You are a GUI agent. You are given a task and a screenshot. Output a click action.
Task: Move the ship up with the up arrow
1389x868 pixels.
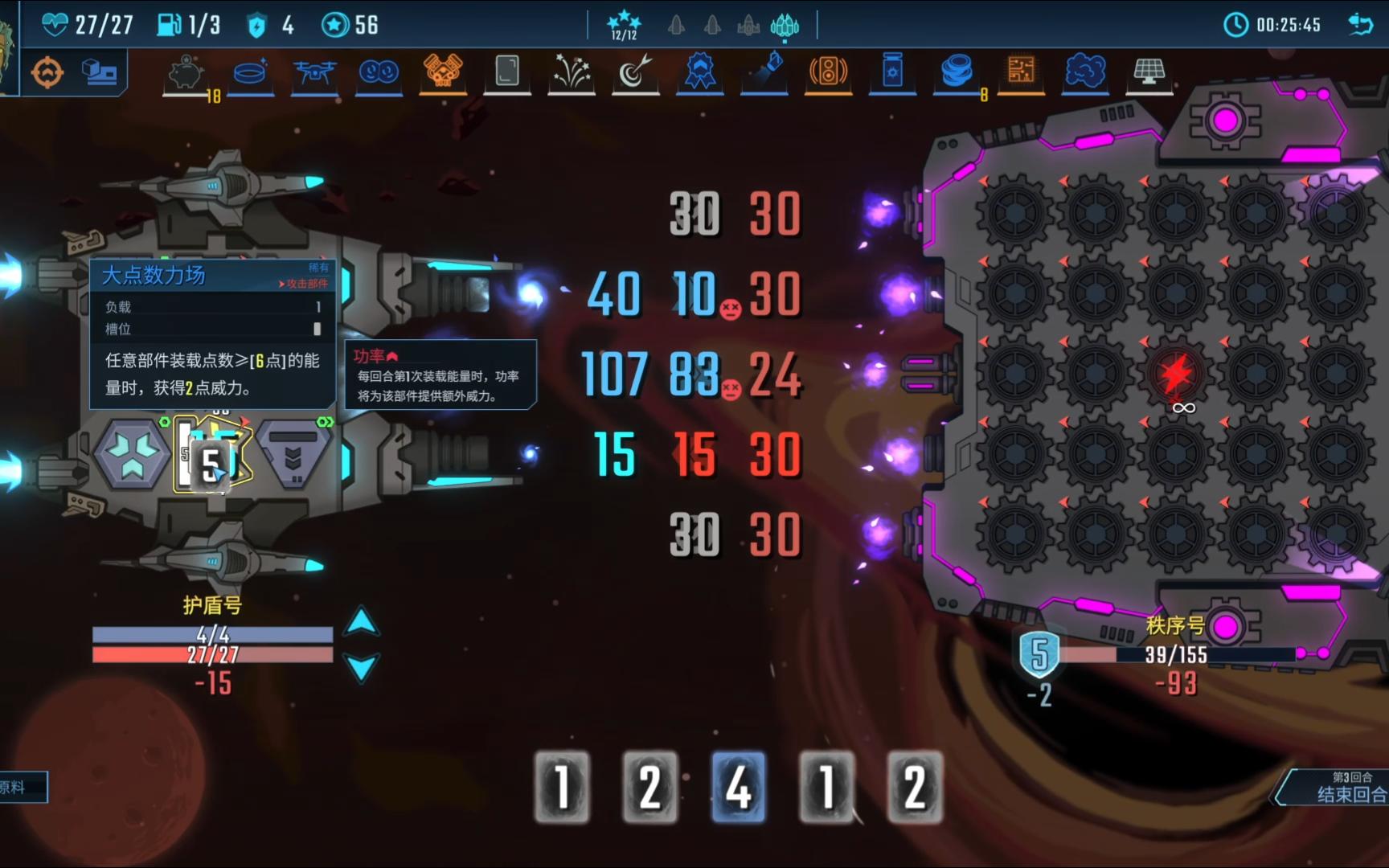(361, 621)
